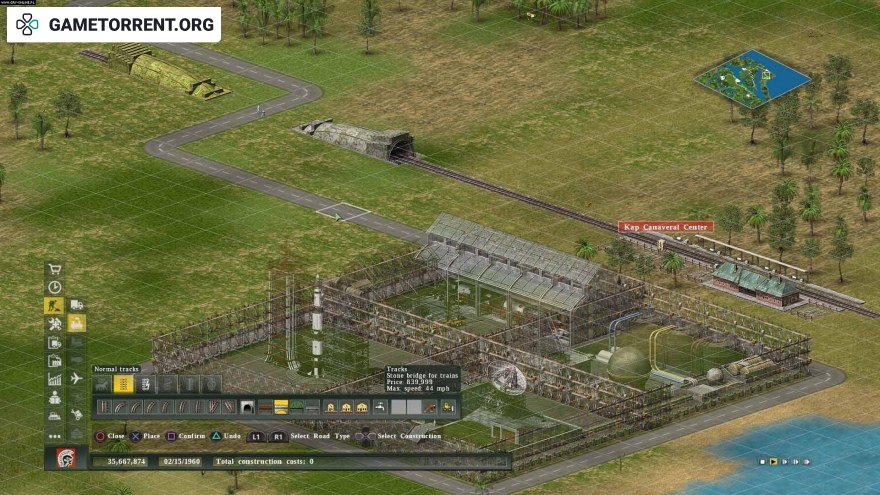The height and width of the screenshot is (495, 880).
Task: Show the statistics bar chart menu
Action: [x=55, y=379]
